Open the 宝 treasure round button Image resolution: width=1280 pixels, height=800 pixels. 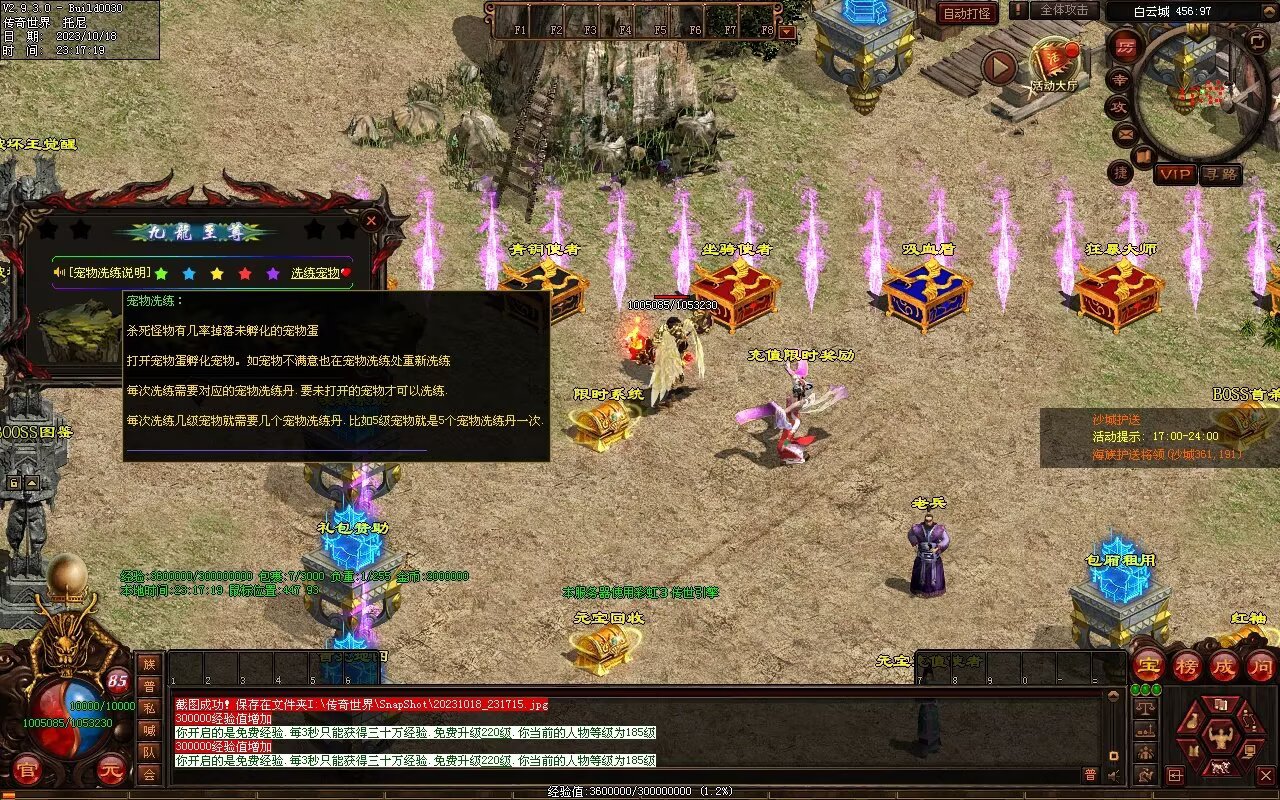click(1147, 665)
